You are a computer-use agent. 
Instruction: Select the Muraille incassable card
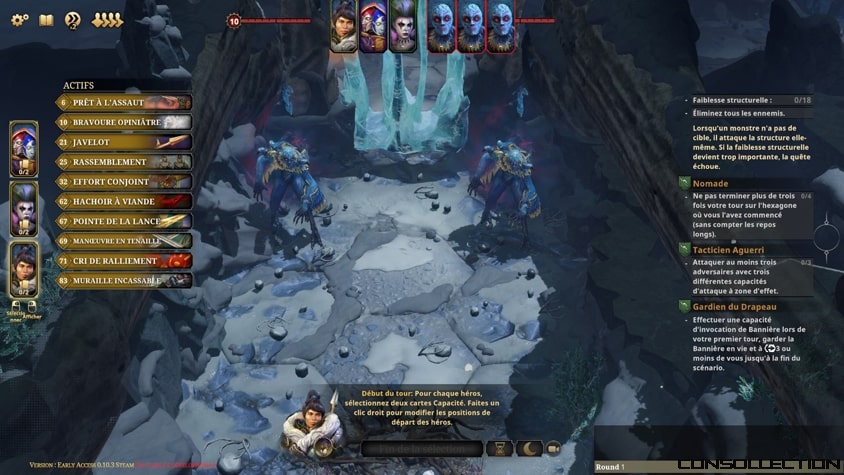124,281
